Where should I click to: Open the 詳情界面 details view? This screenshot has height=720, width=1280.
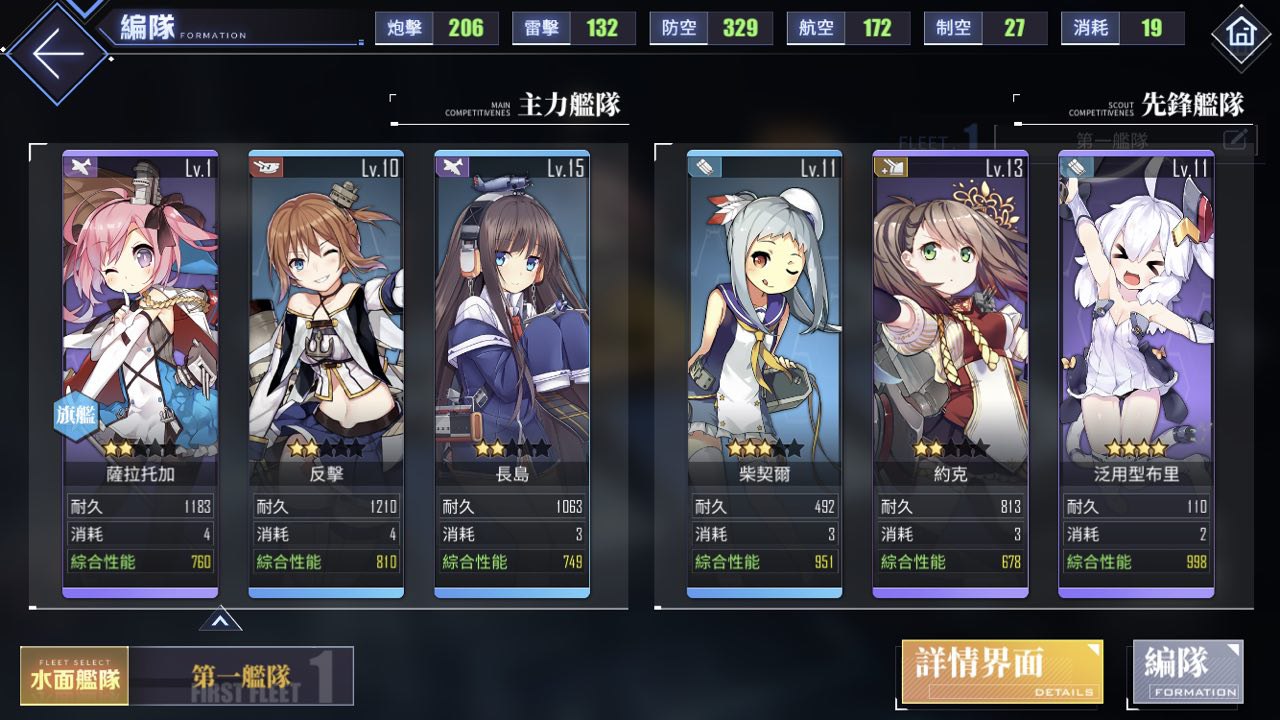1002,671
